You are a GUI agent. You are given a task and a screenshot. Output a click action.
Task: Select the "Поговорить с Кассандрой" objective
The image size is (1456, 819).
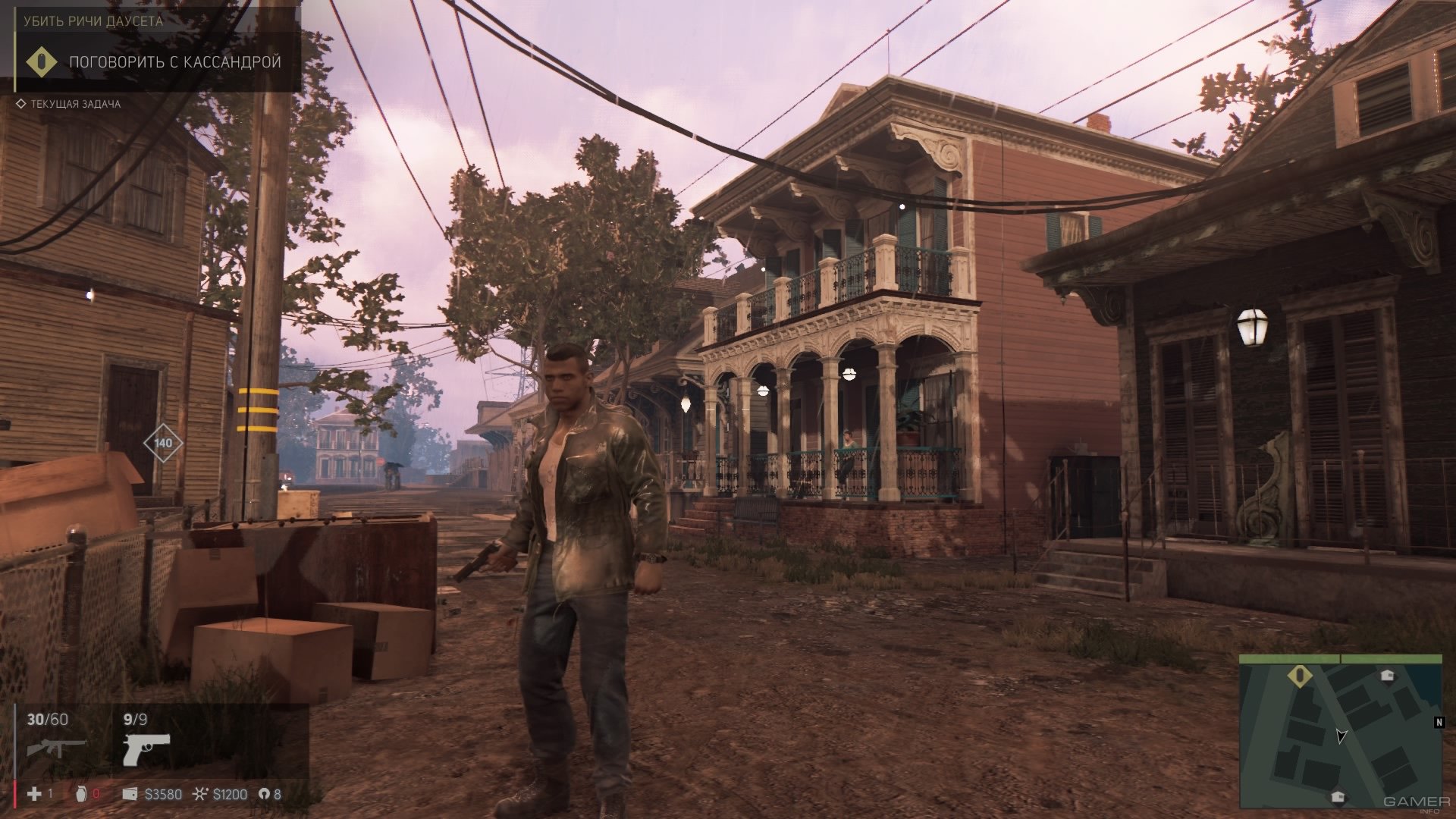pyautogui.click(x=174, y=62)
